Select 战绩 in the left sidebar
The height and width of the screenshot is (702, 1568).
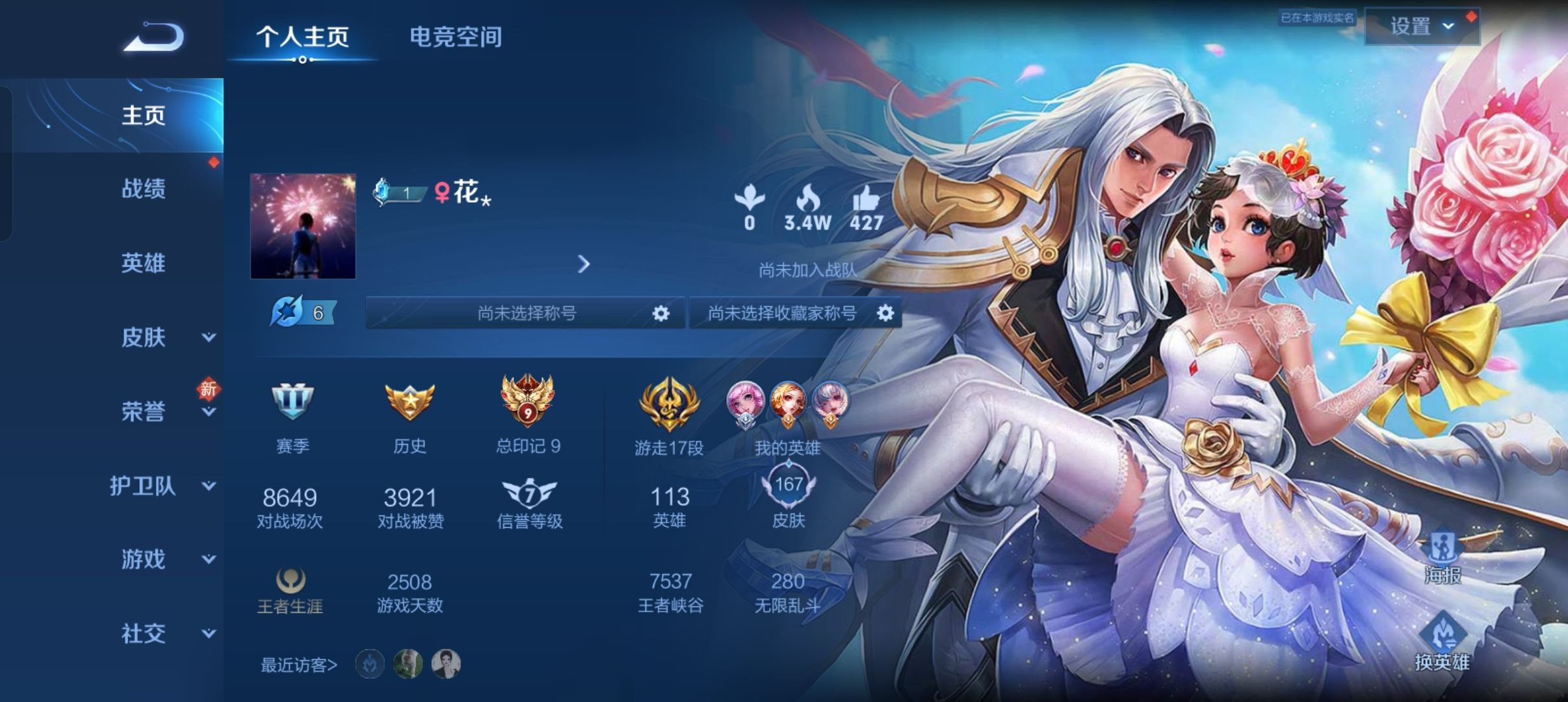click(x=142, y=189)
